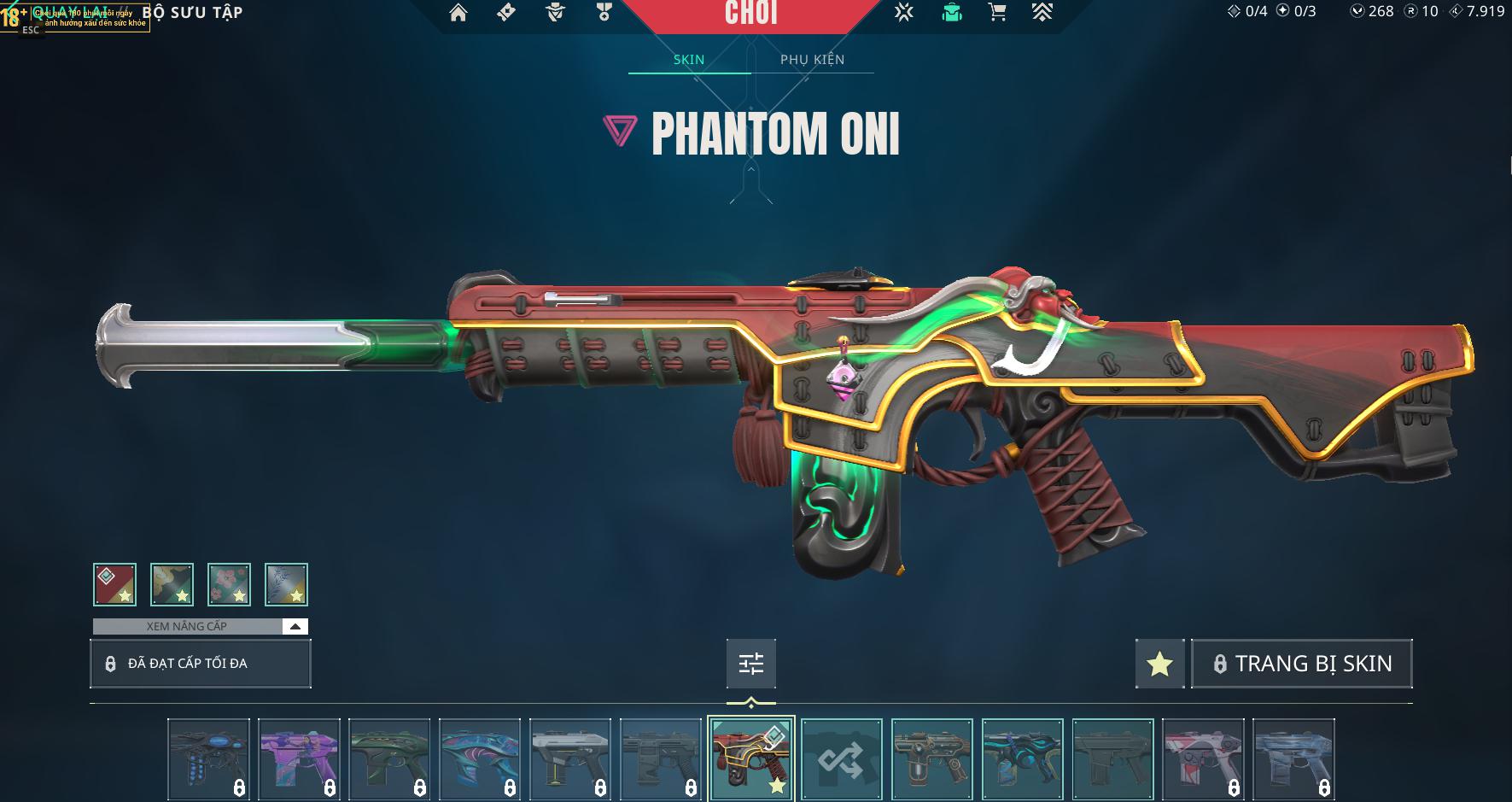Choose the random shuffle skin tile
1512x802 pixels.
click(x=842, y=758)
